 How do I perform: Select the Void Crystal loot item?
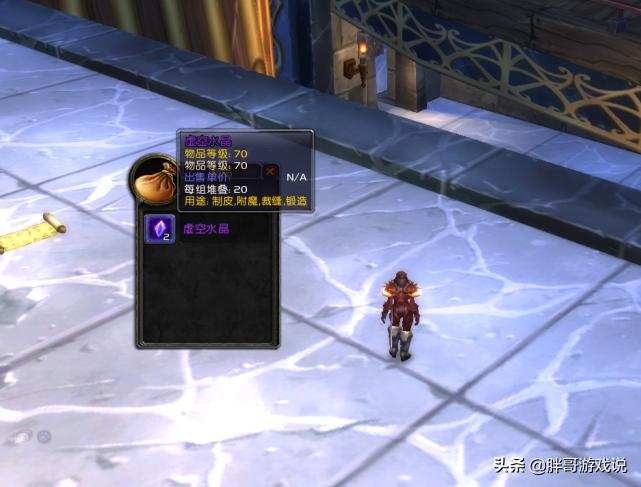click(x=160, y=229)
